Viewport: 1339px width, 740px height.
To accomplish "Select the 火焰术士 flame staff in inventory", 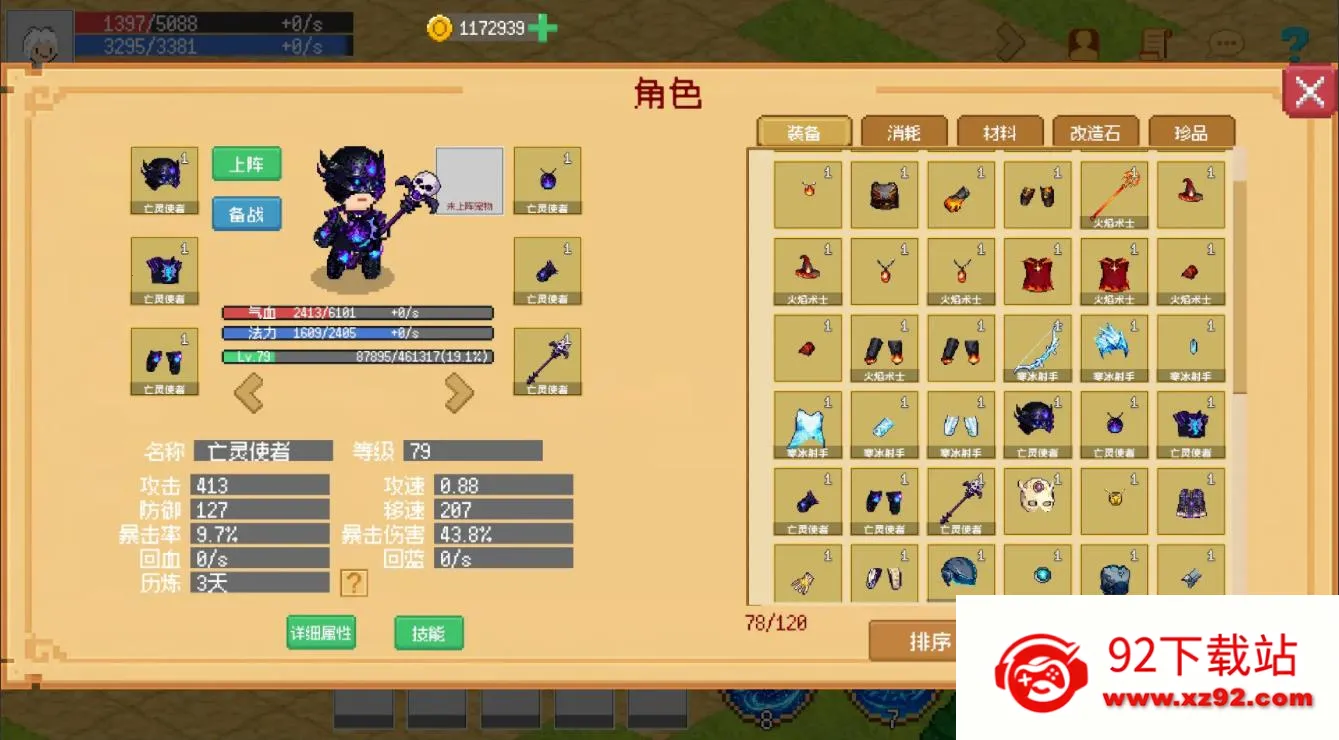I will pos(1113,194).
